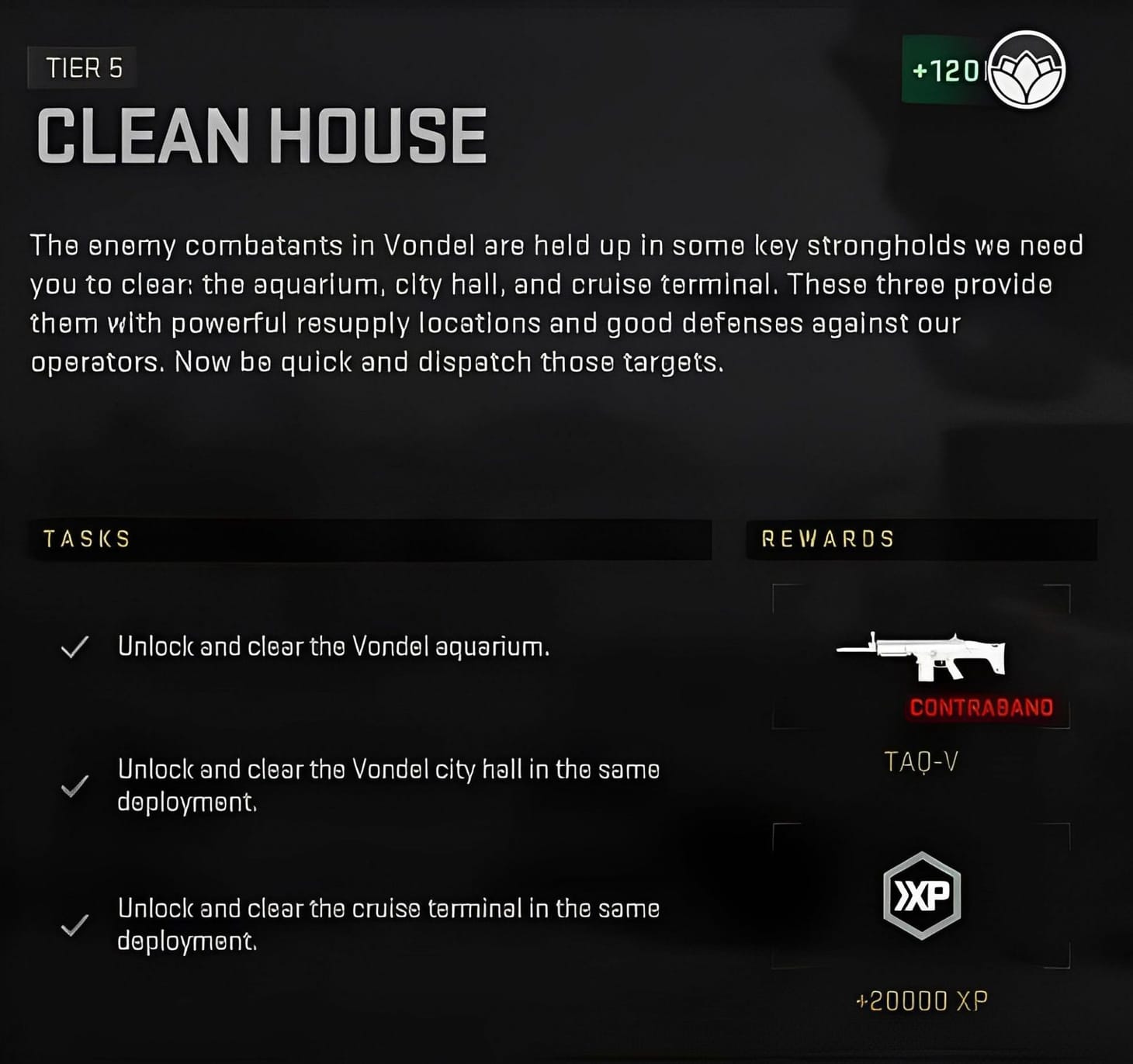Select the CLEAN HOUSE mission title

[x=262, y=133]
